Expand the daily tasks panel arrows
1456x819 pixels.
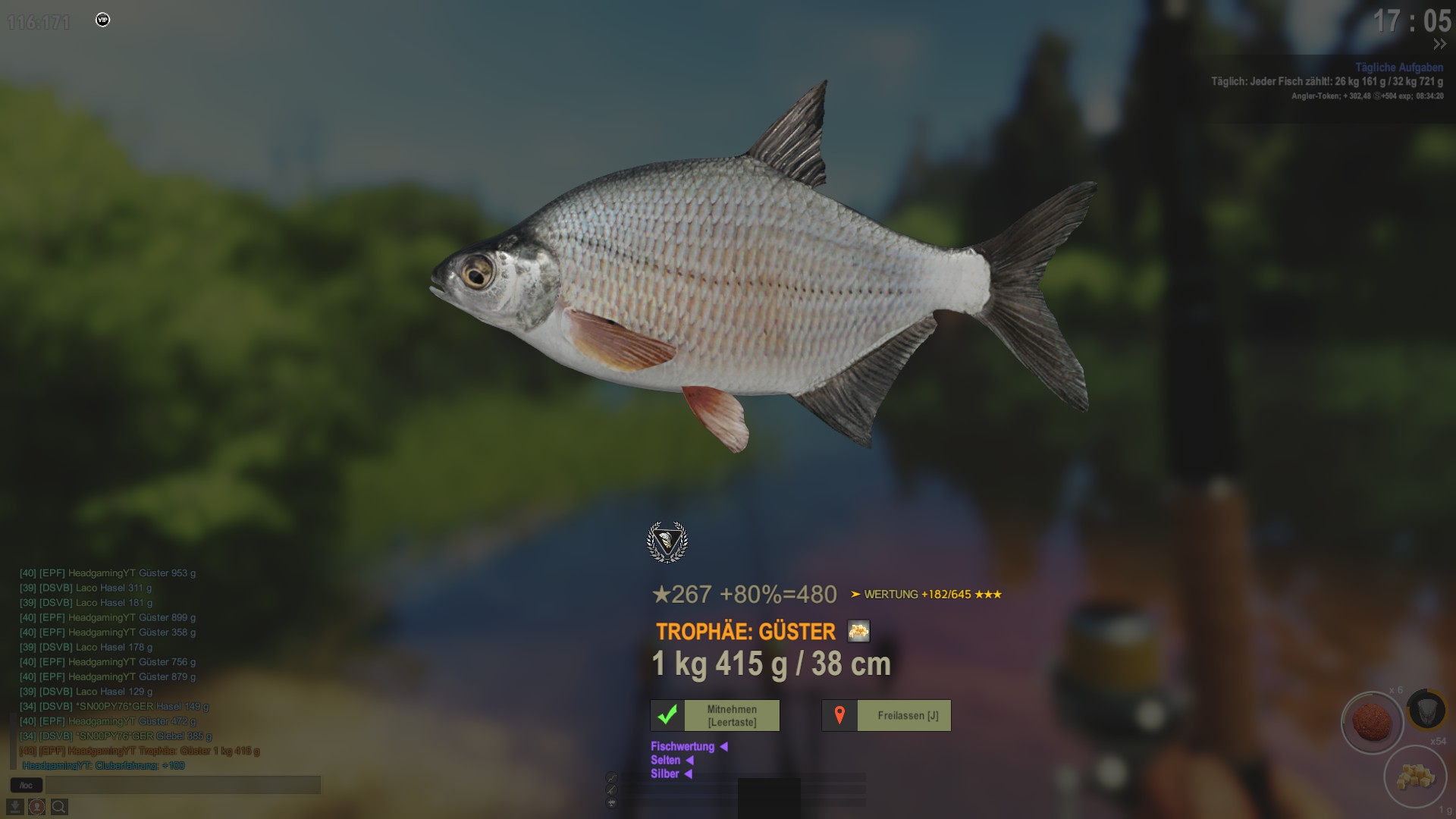[x=1439, y=45]
